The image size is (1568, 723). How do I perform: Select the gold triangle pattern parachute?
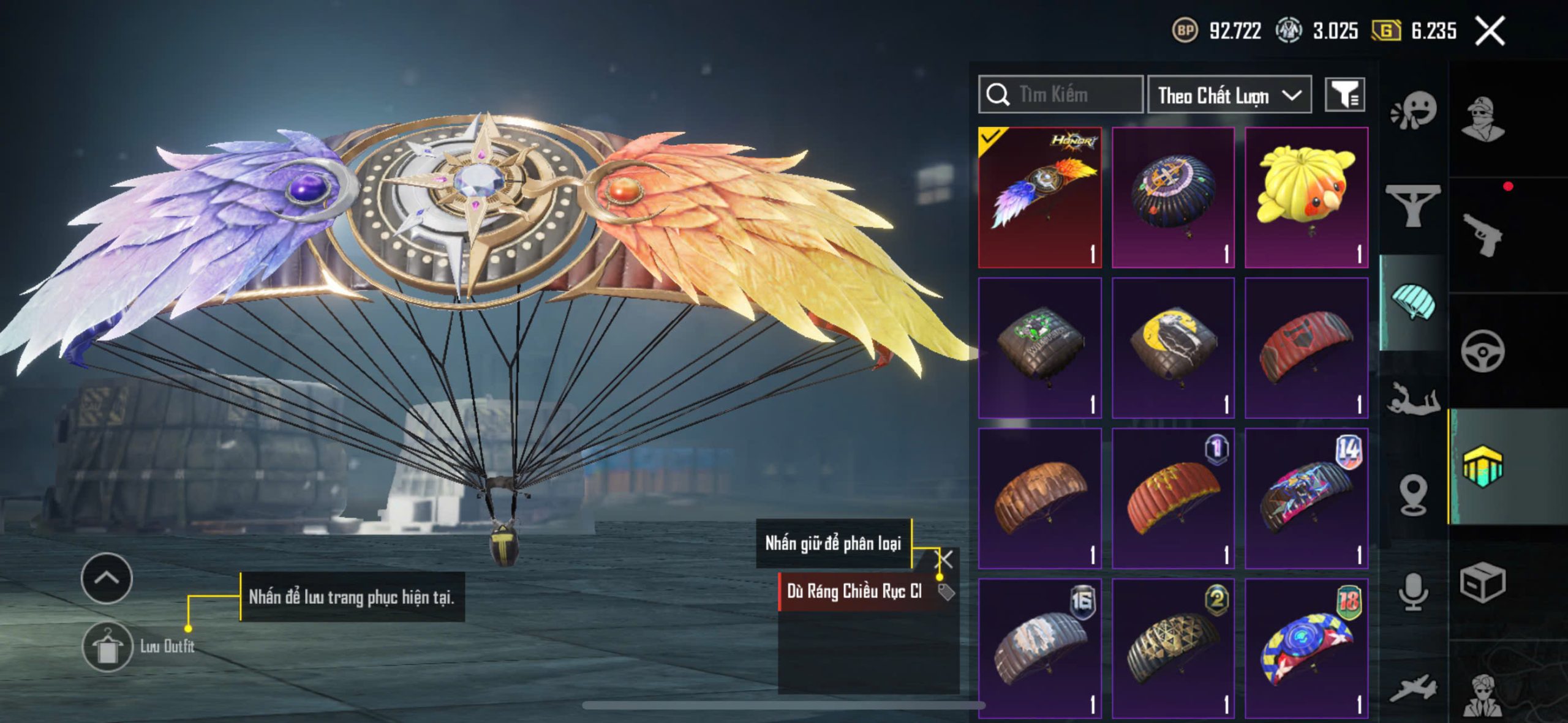[x=1173, y=648]
